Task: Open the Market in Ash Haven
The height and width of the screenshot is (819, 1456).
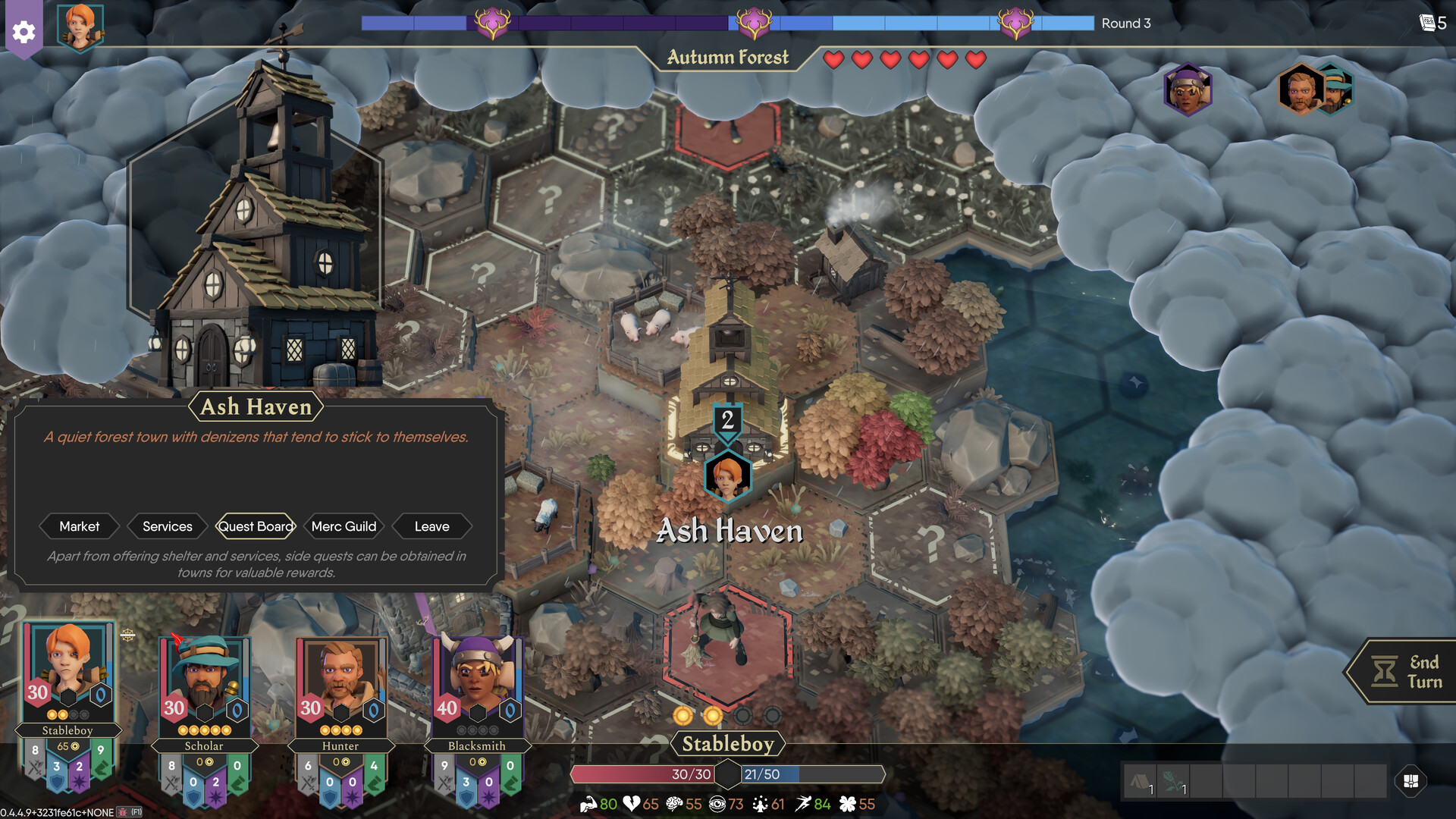Action: tap(79, 526)
